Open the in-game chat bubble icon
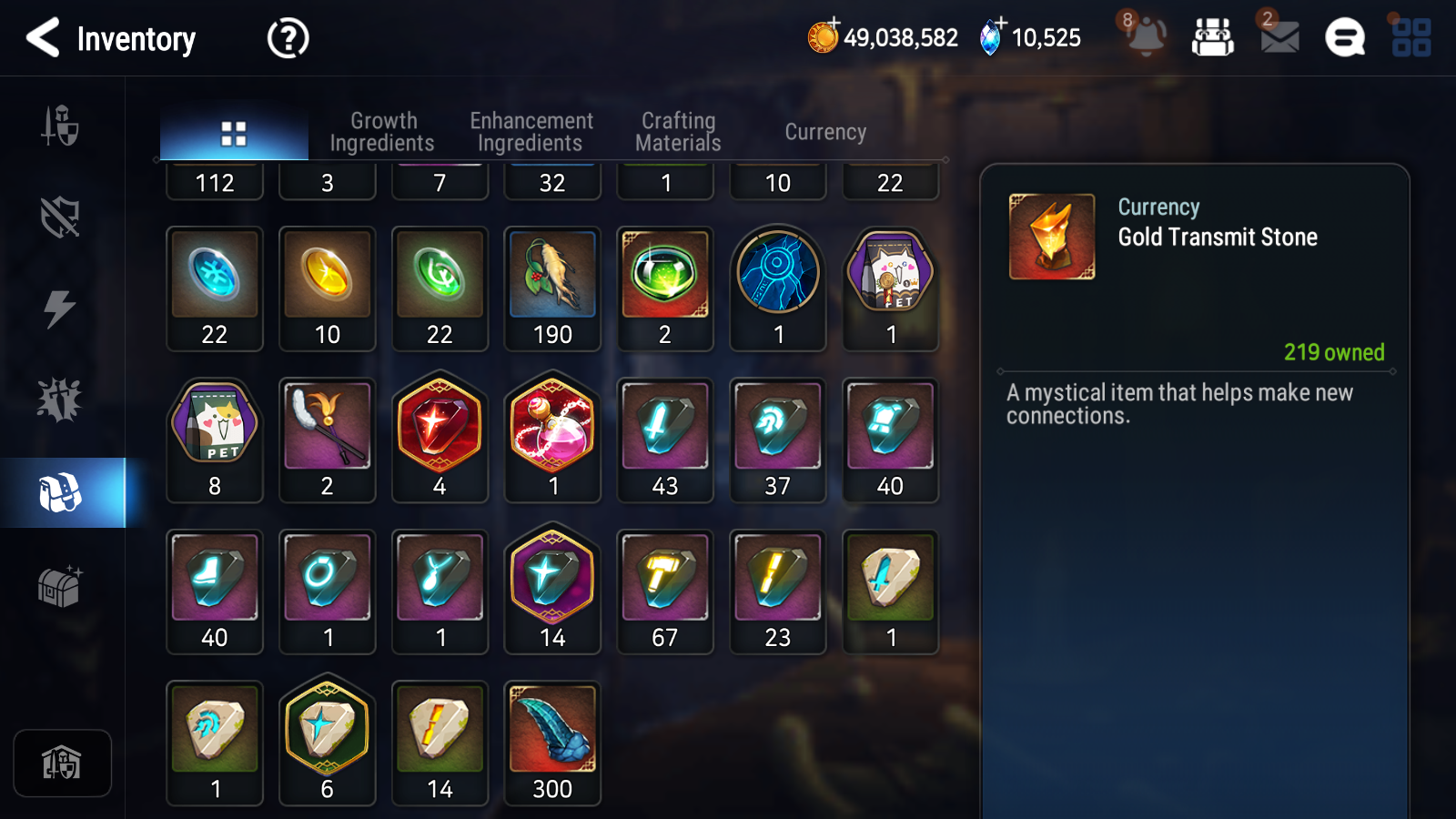1456x819 pixels. pyautogui.click(x=1344, y=38)
